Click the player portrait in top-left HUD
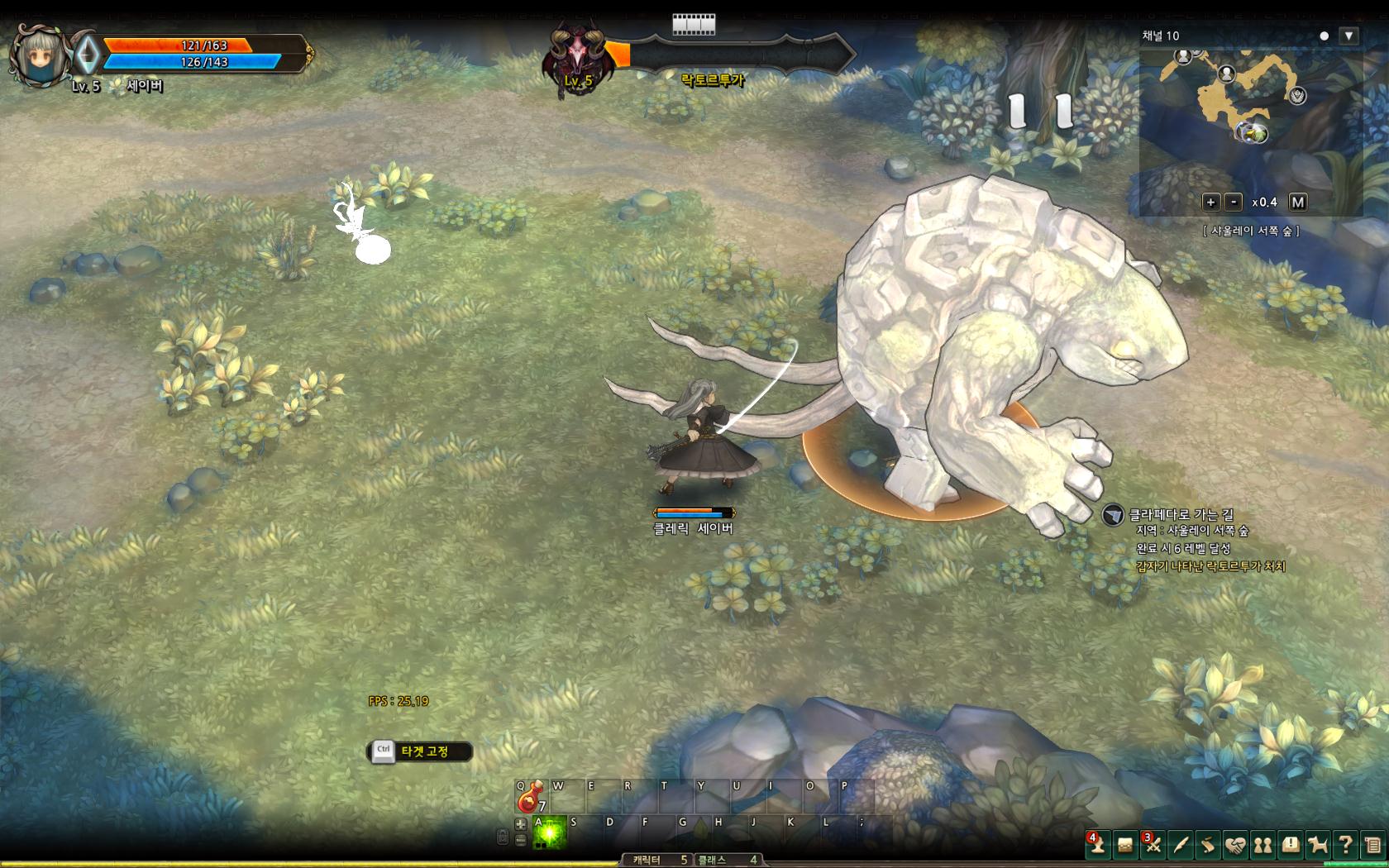Image resolution: width=1389 pixels, height=868 pixels. (39, 55)
